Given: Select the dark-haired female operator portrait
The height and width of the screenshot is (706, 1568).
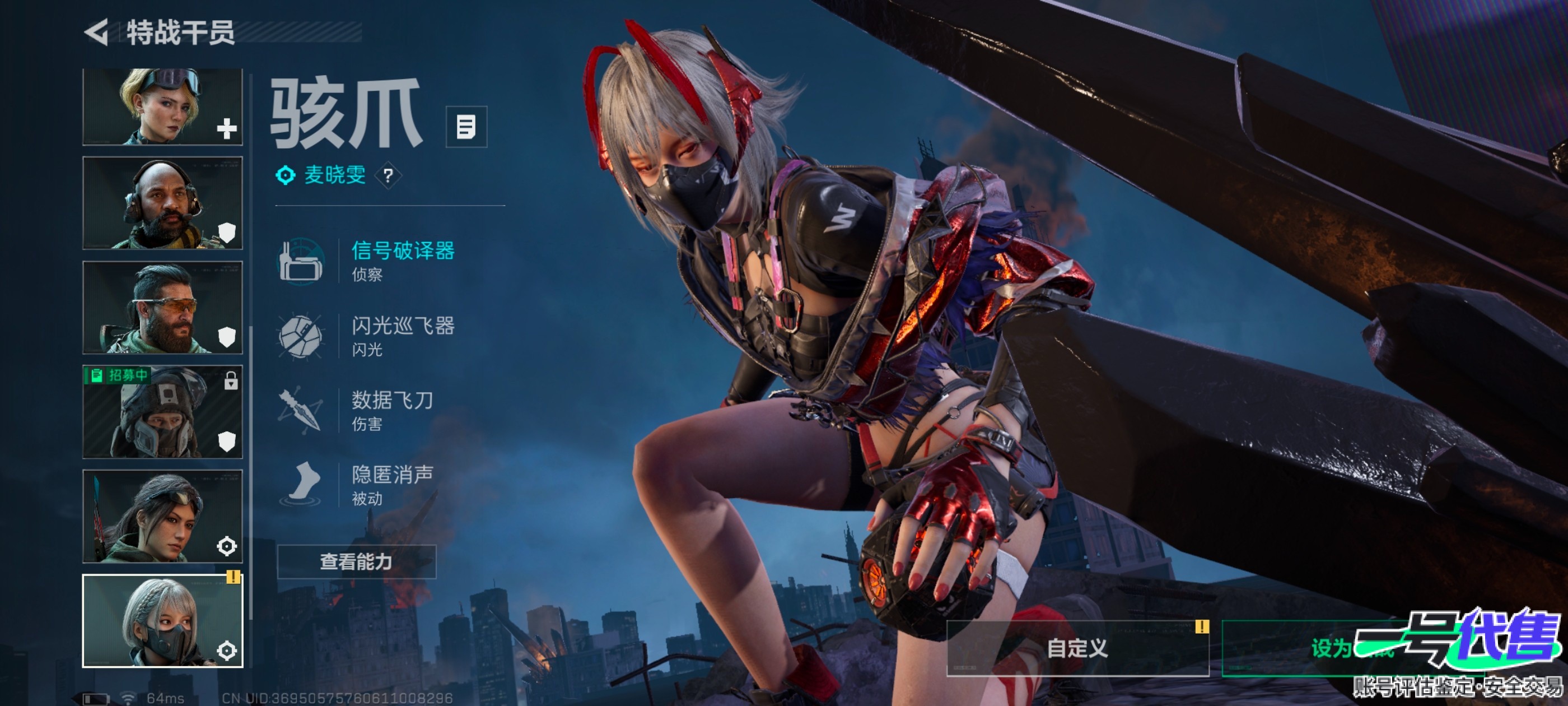Looking at the screenshot, I should coord(162,517).
